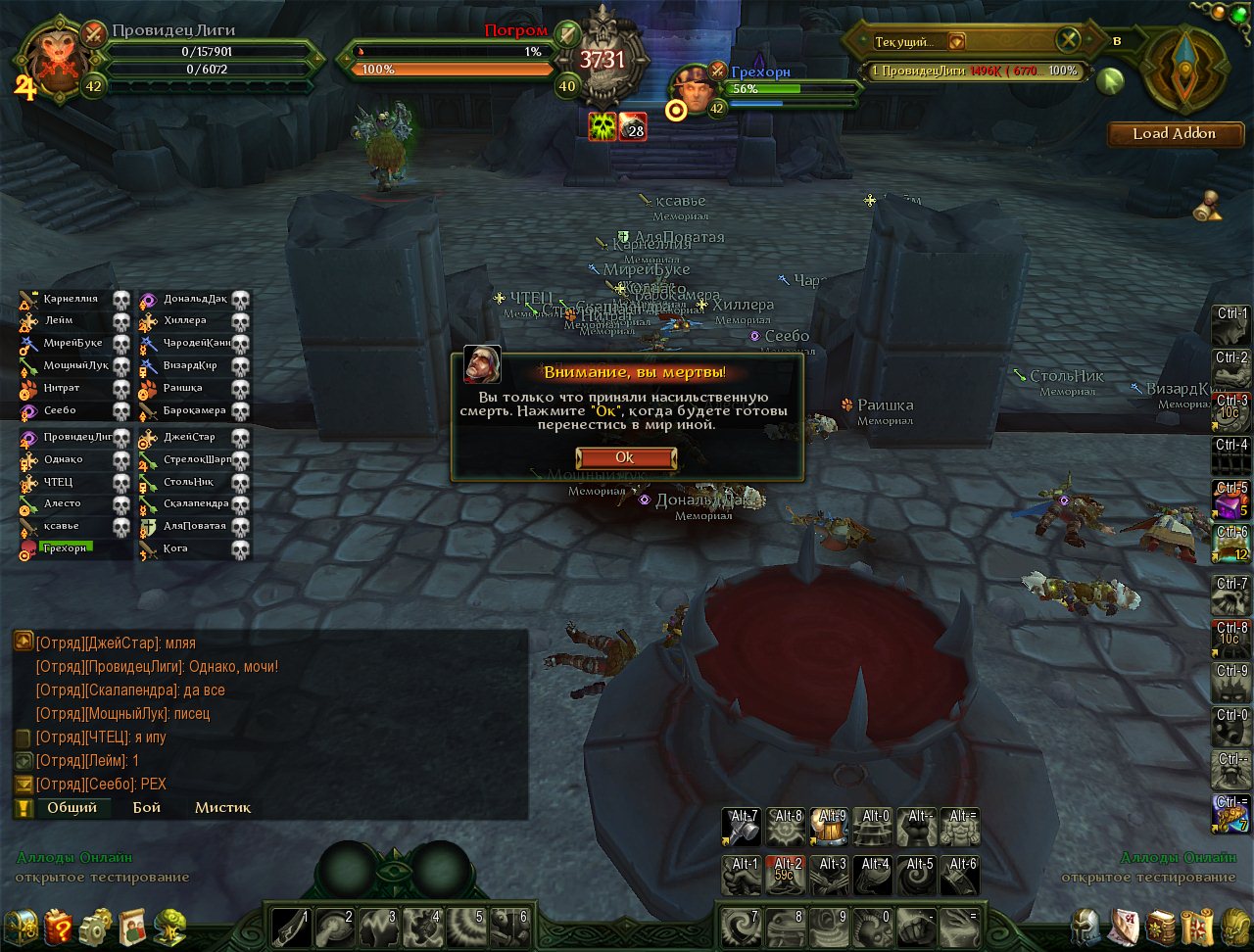Open the helmet character equipment icon
The height and width of the screenshot is (952, 1254).
coord(1085,927)
